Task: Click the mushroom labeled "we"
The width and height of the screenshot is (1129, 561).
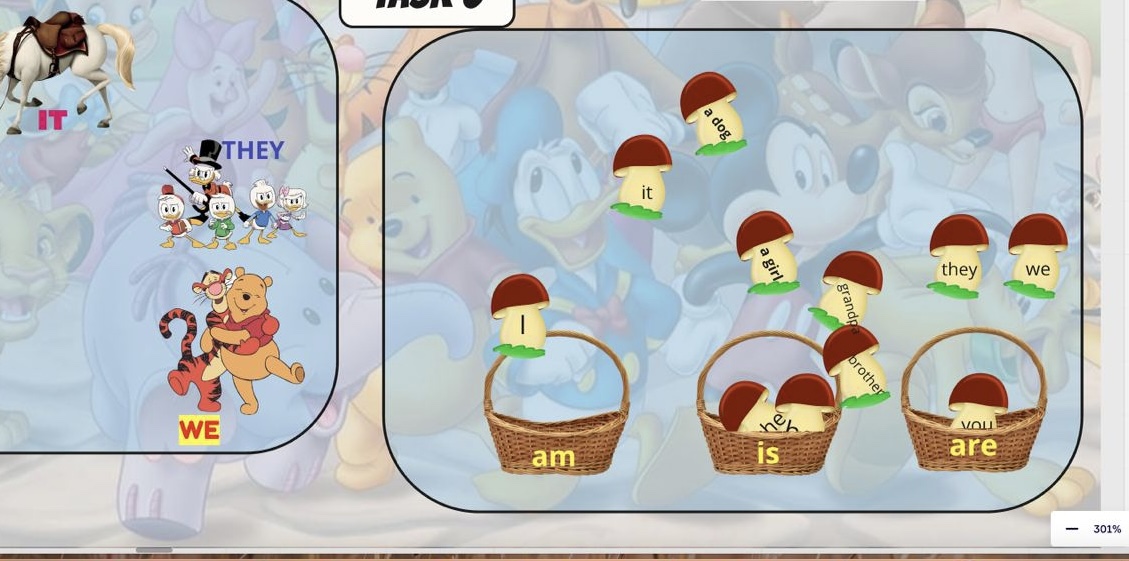Action: point(1037,256)
